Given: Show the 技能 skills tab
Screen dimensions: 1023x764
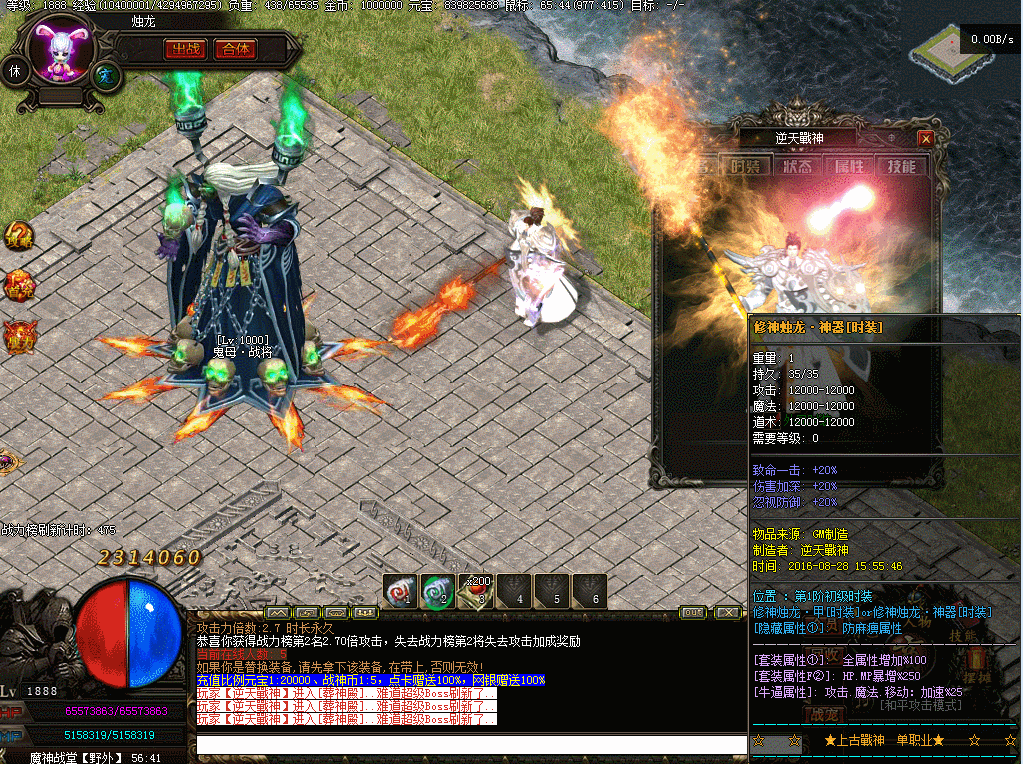Looking at the screenshot, I should tap(901, 166).
